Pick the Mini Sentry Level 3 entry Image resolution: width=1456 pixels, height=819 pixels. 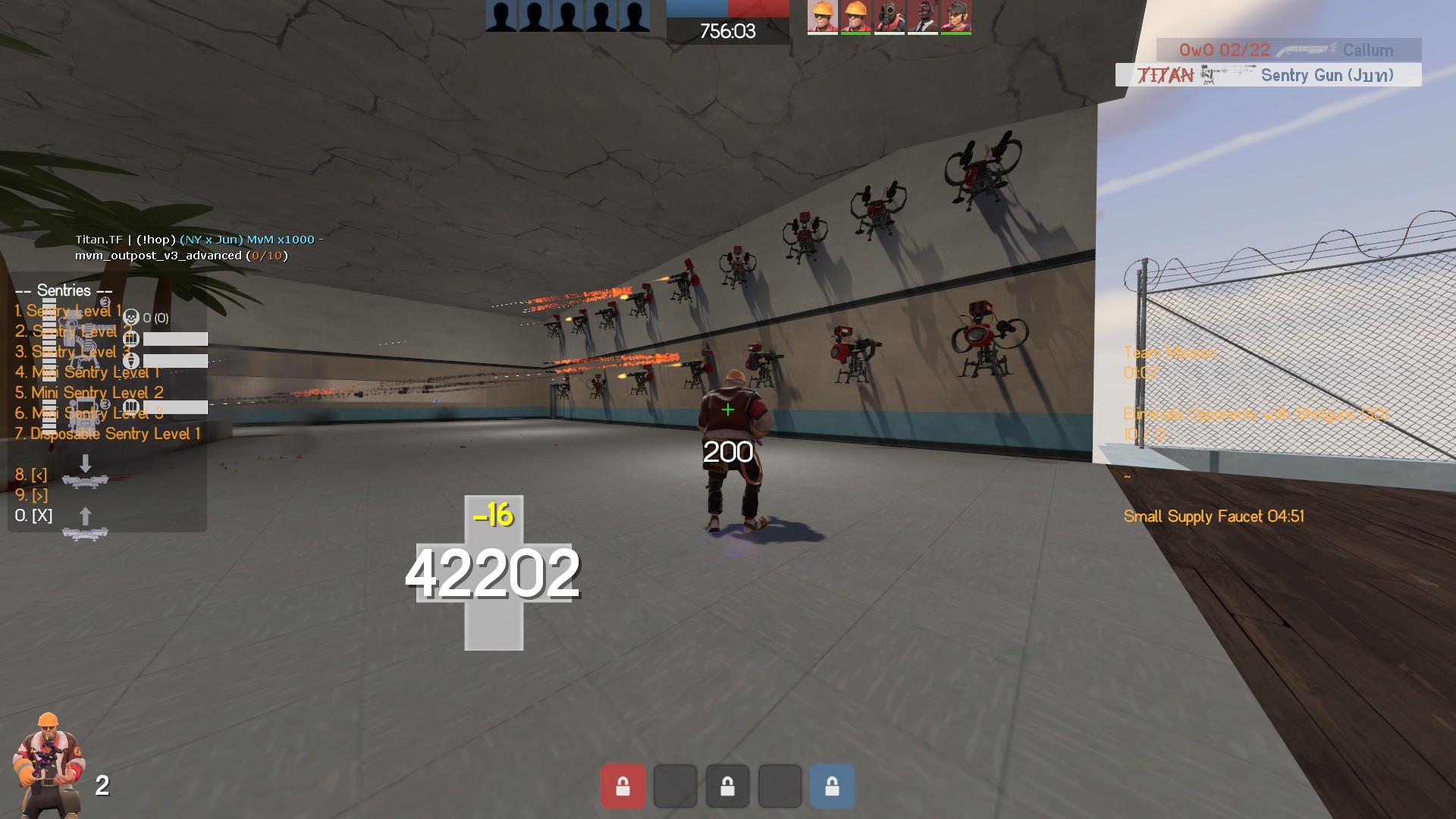click(x=89, y=413)
